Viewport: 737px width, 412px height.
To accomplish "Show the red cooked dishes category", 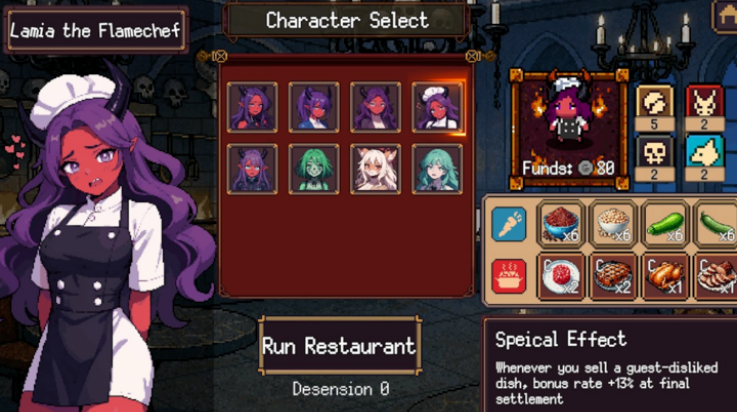I will tap(509, 275).
